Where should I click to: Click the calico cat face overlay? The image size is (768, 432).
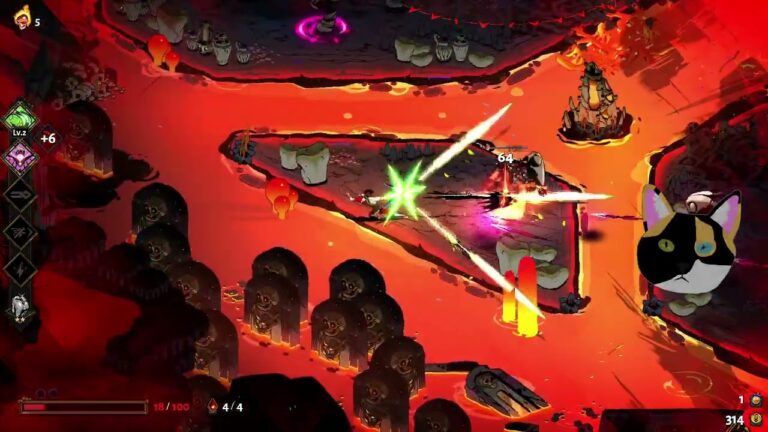(x=688, y=240)
